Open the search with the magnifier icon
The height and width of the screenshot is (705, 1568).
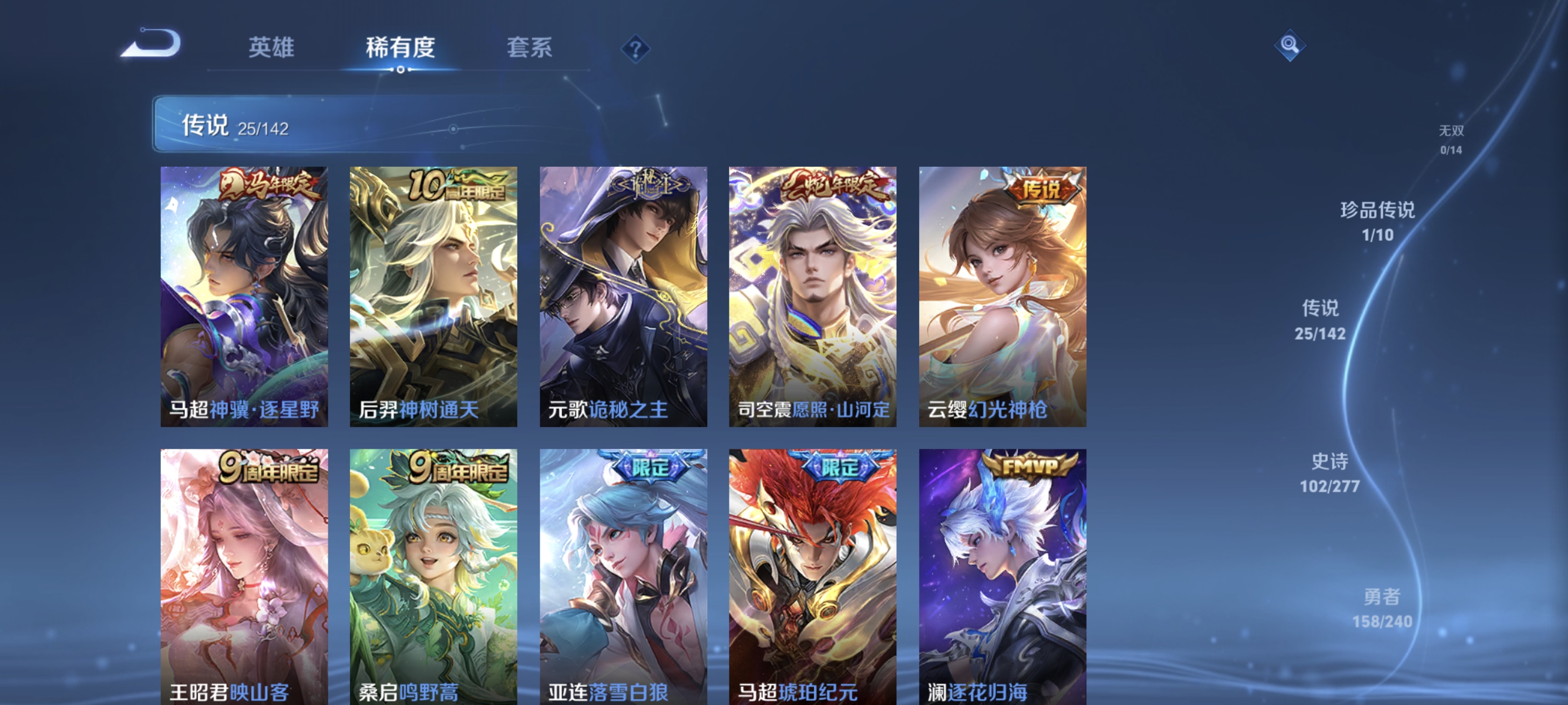pos(1290,46)
